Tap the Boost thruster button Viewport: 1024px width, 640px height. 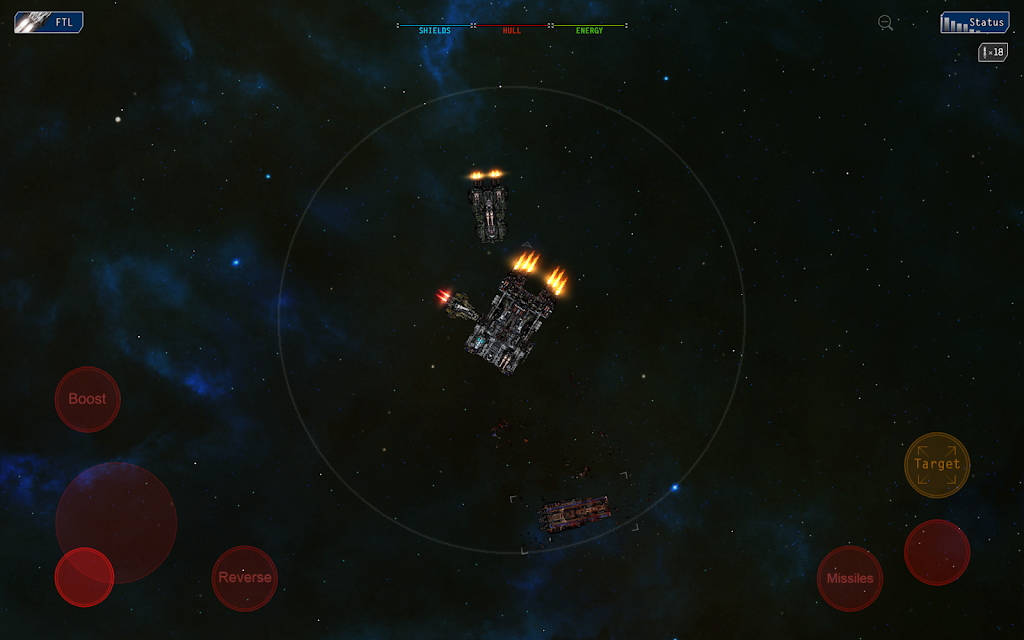(87, 399)
